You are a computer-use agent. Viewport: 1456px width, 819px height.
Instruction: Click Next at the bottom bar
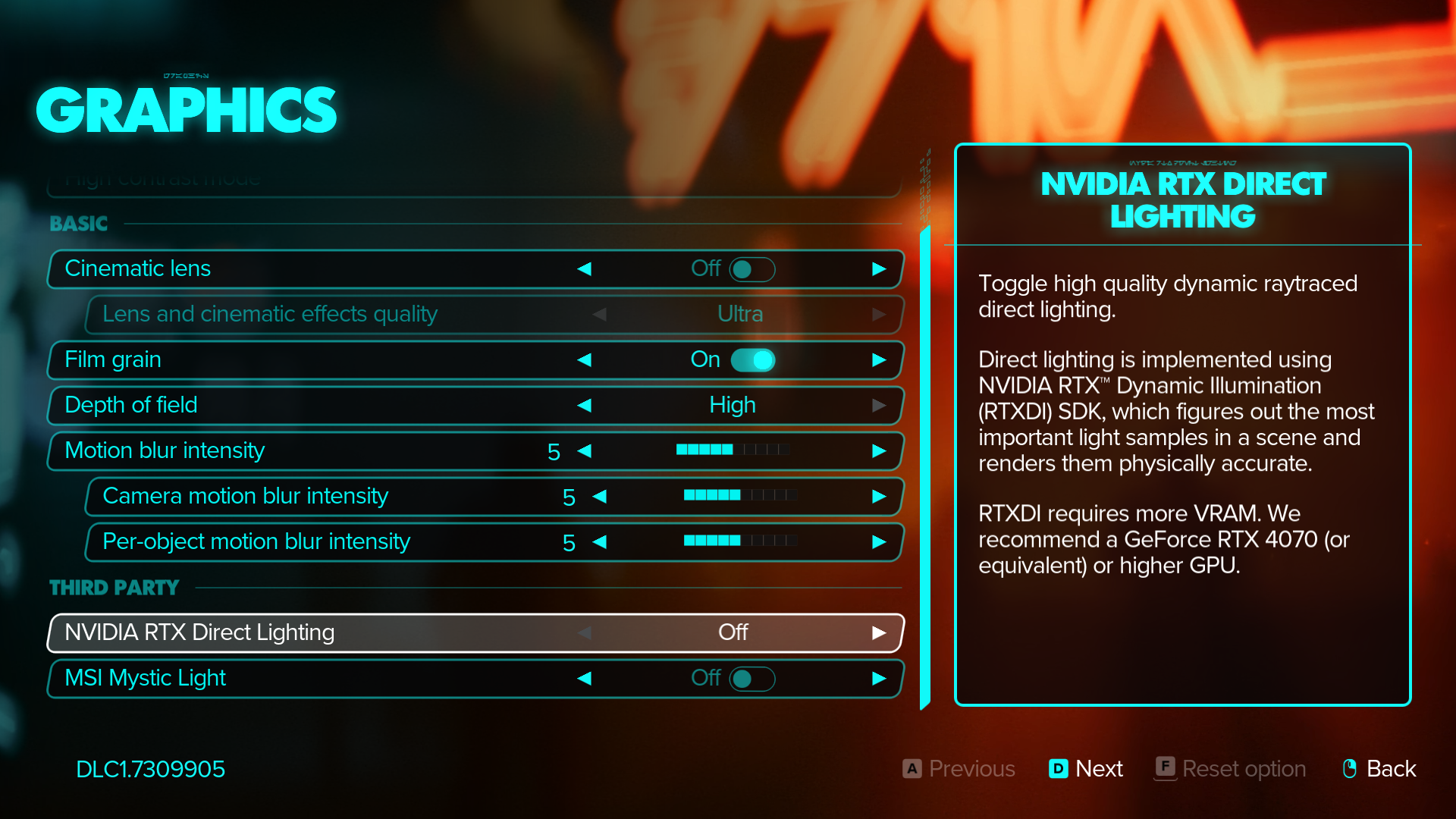tap(1086, 769)
